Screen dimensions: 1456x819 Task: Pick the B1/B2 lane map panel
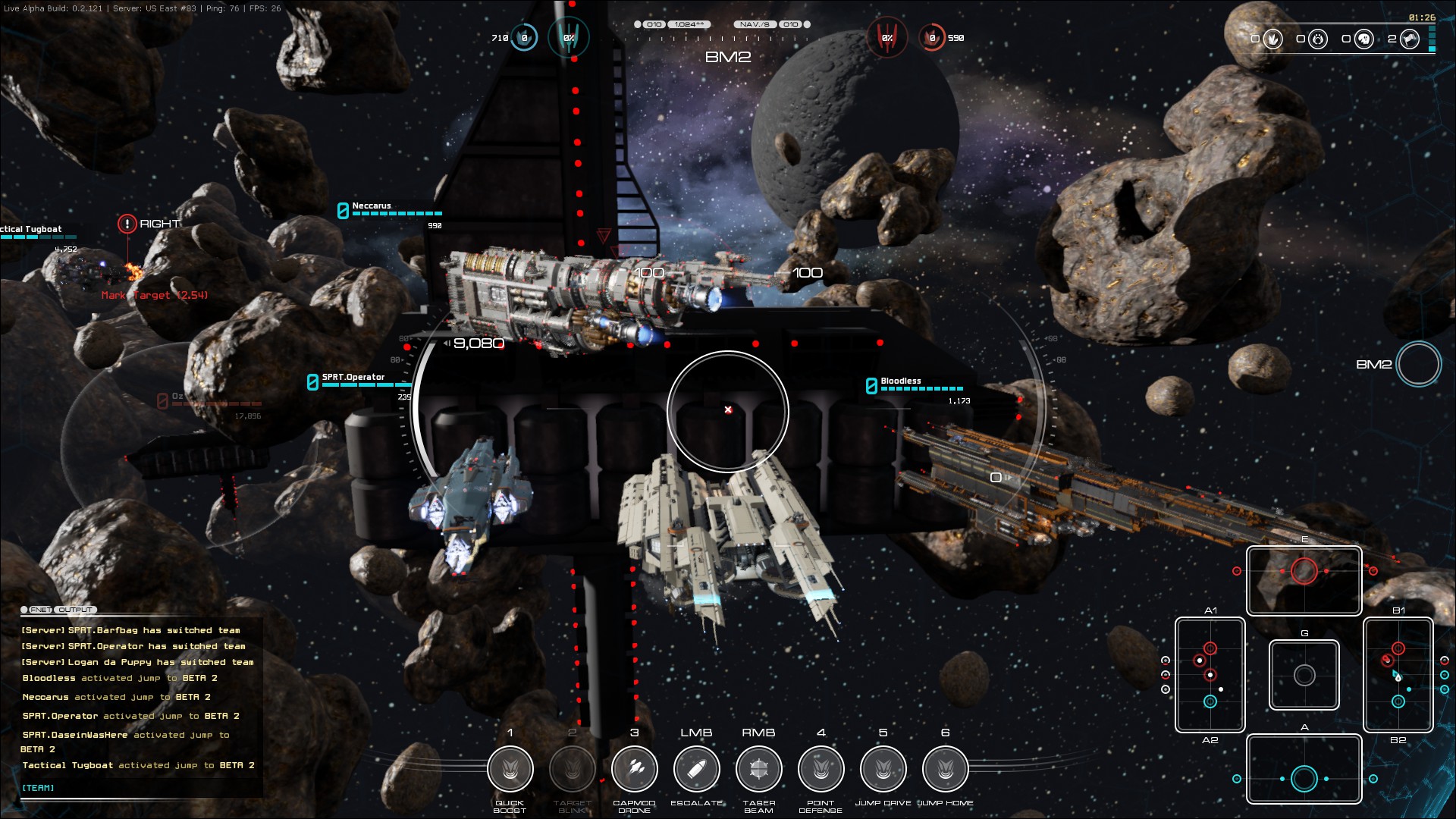point(1398,675)
